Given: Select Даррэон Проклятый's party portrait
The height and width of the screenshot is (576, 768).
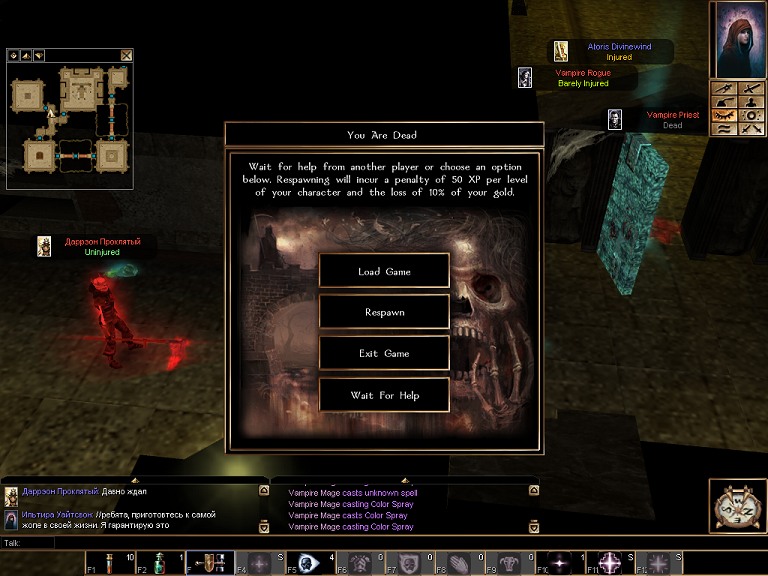Looking at the screenshot, I should click(x=44, y=246).
